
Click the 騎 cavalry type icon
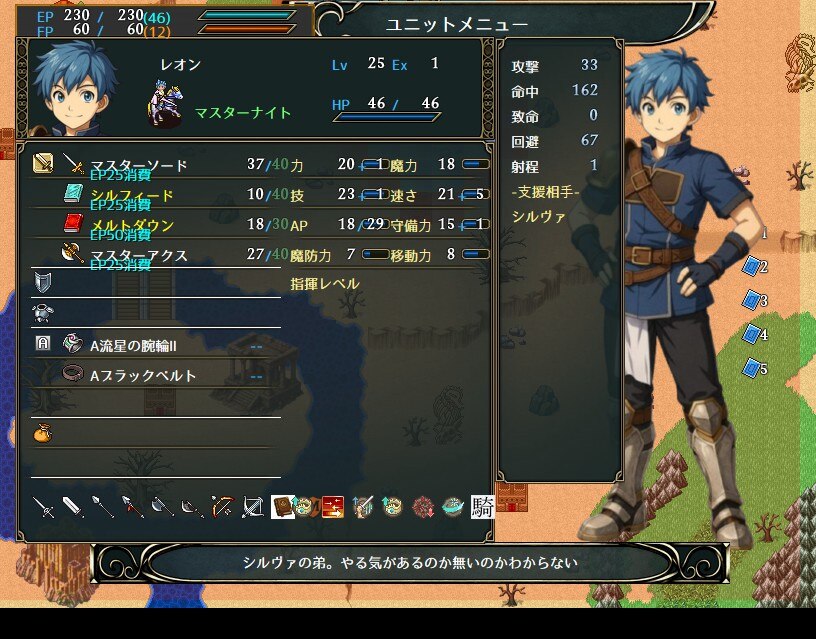pyautogui.click(x=483, y=507)
